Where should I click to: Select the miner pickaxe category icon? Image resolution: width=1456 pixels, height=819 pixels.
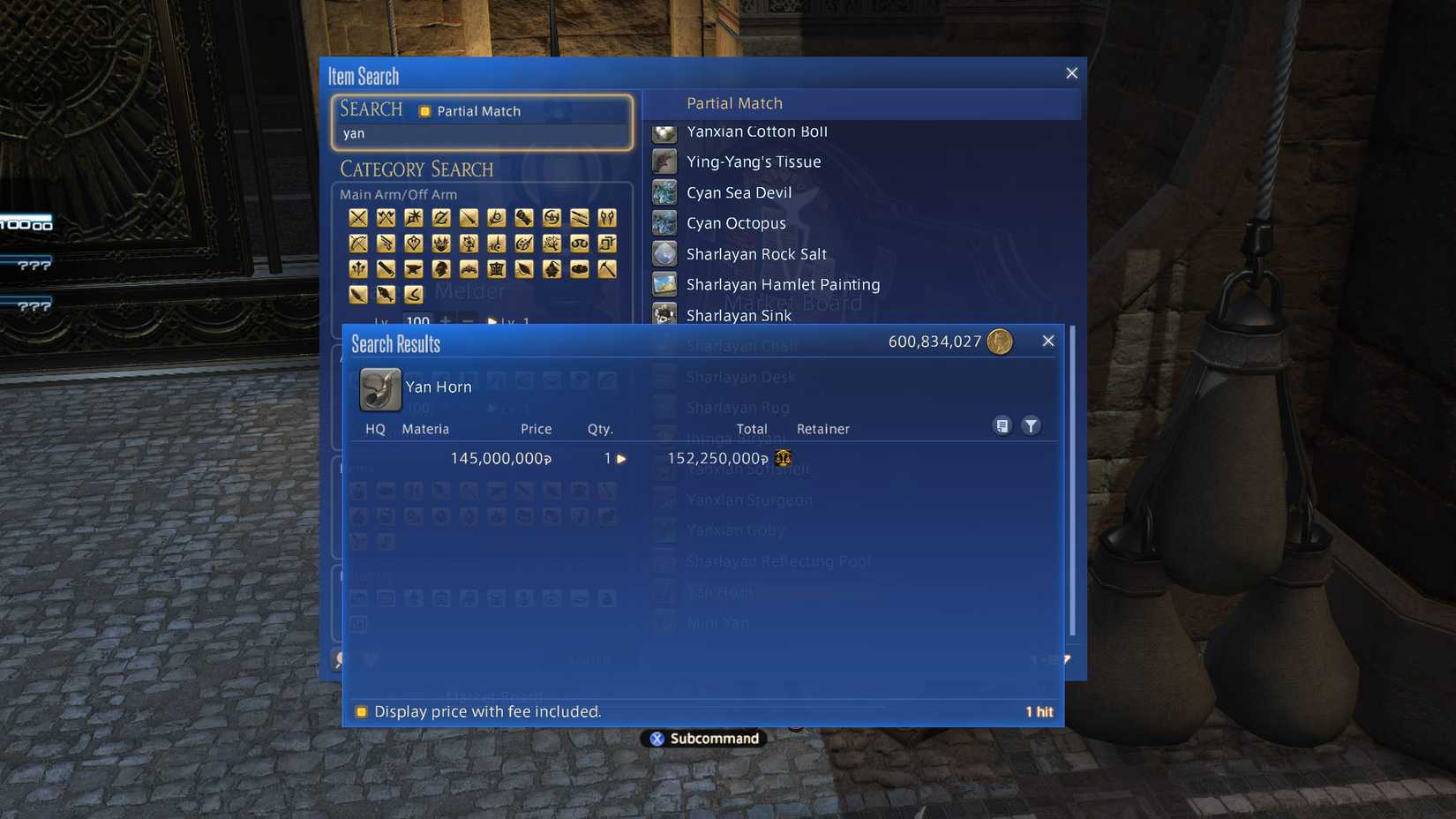[607, 269]
